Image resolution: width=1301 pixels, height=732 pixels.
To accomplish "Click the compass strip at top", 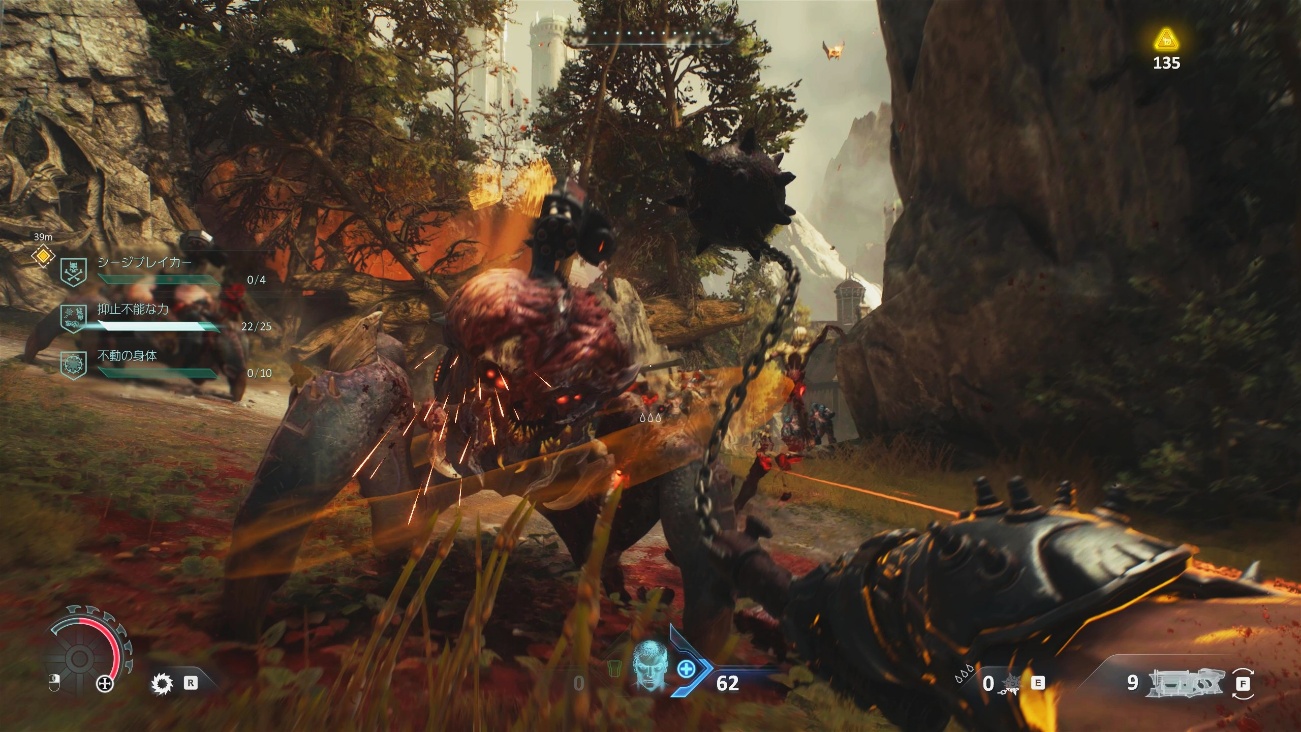I will pyautogui.click(x=649, y=39).
